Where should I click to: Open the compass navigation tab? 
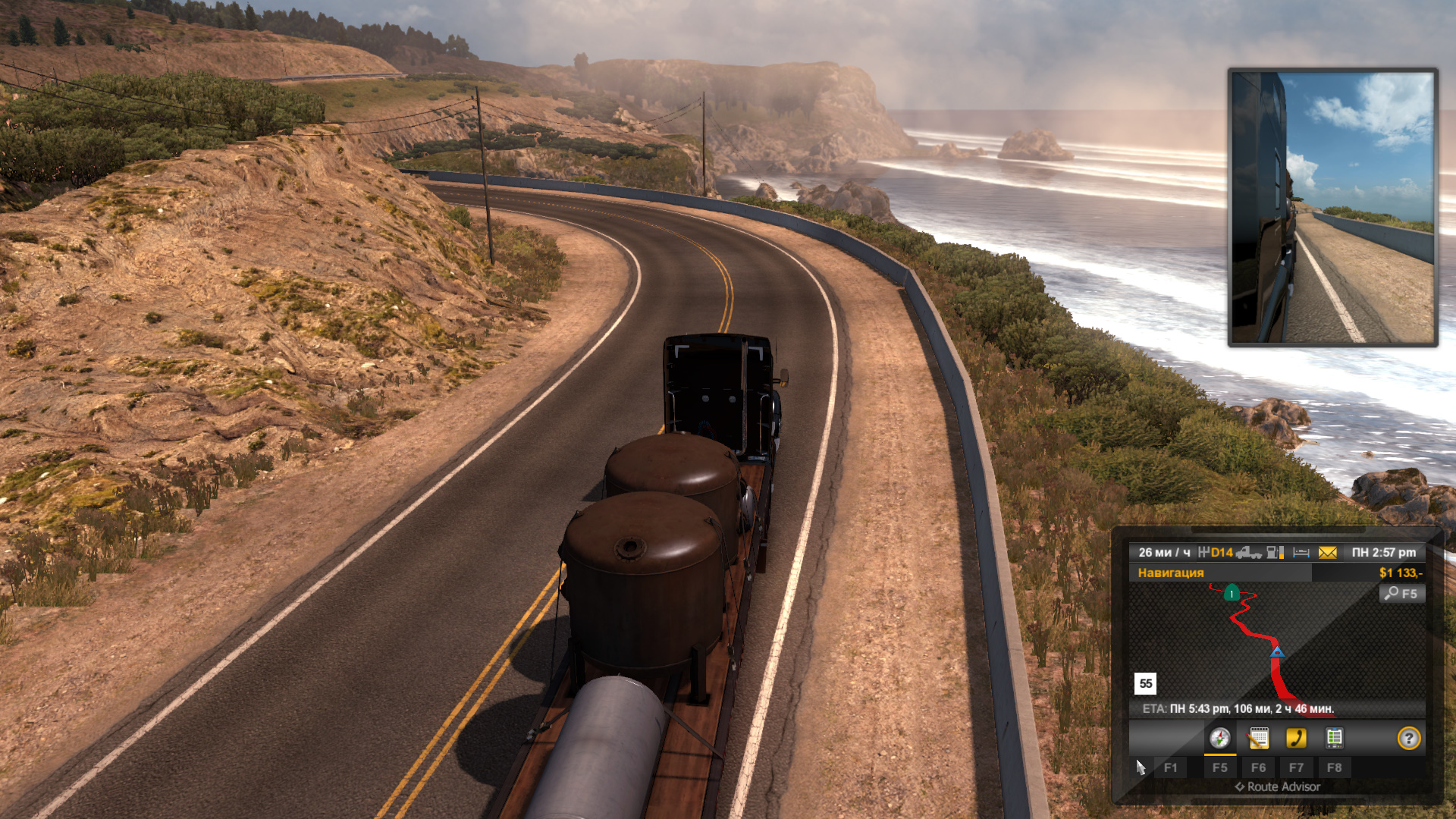click(1219, 738)
